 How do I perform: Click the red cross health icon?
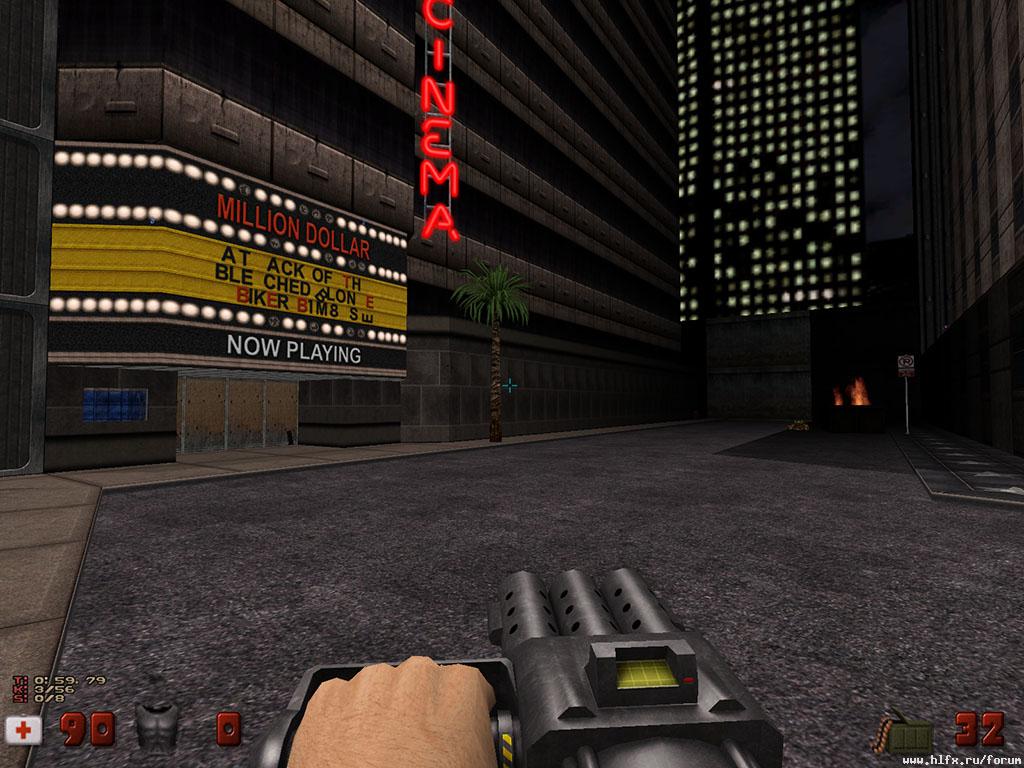click(23, 730)
